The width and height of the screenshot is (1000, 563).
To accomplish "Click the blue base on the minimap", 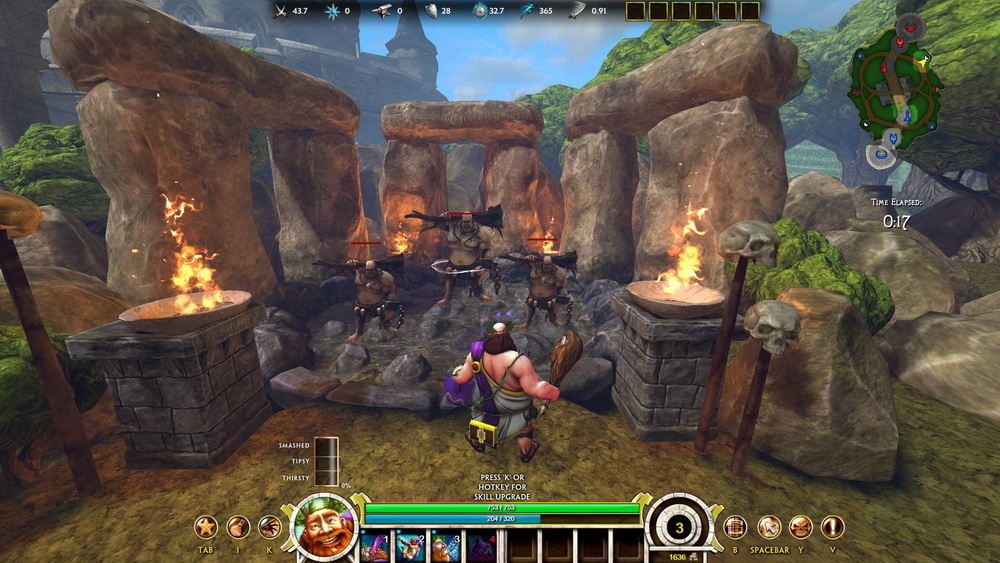I will (881, 153).
